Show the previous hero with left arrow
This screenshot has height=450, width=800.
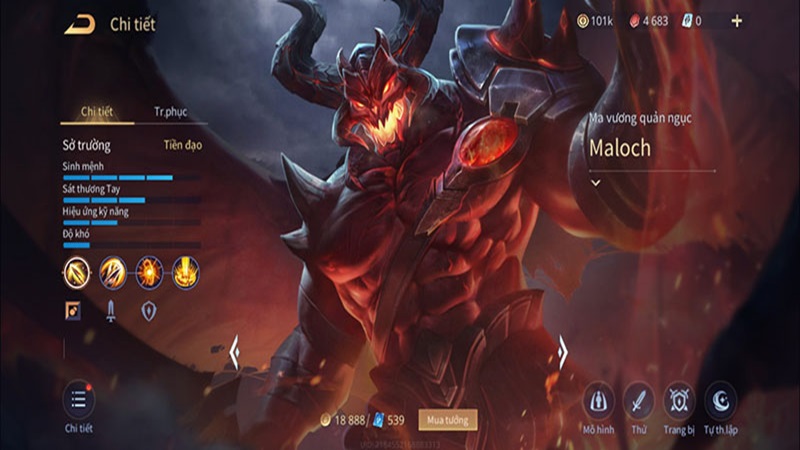point(235,352)
